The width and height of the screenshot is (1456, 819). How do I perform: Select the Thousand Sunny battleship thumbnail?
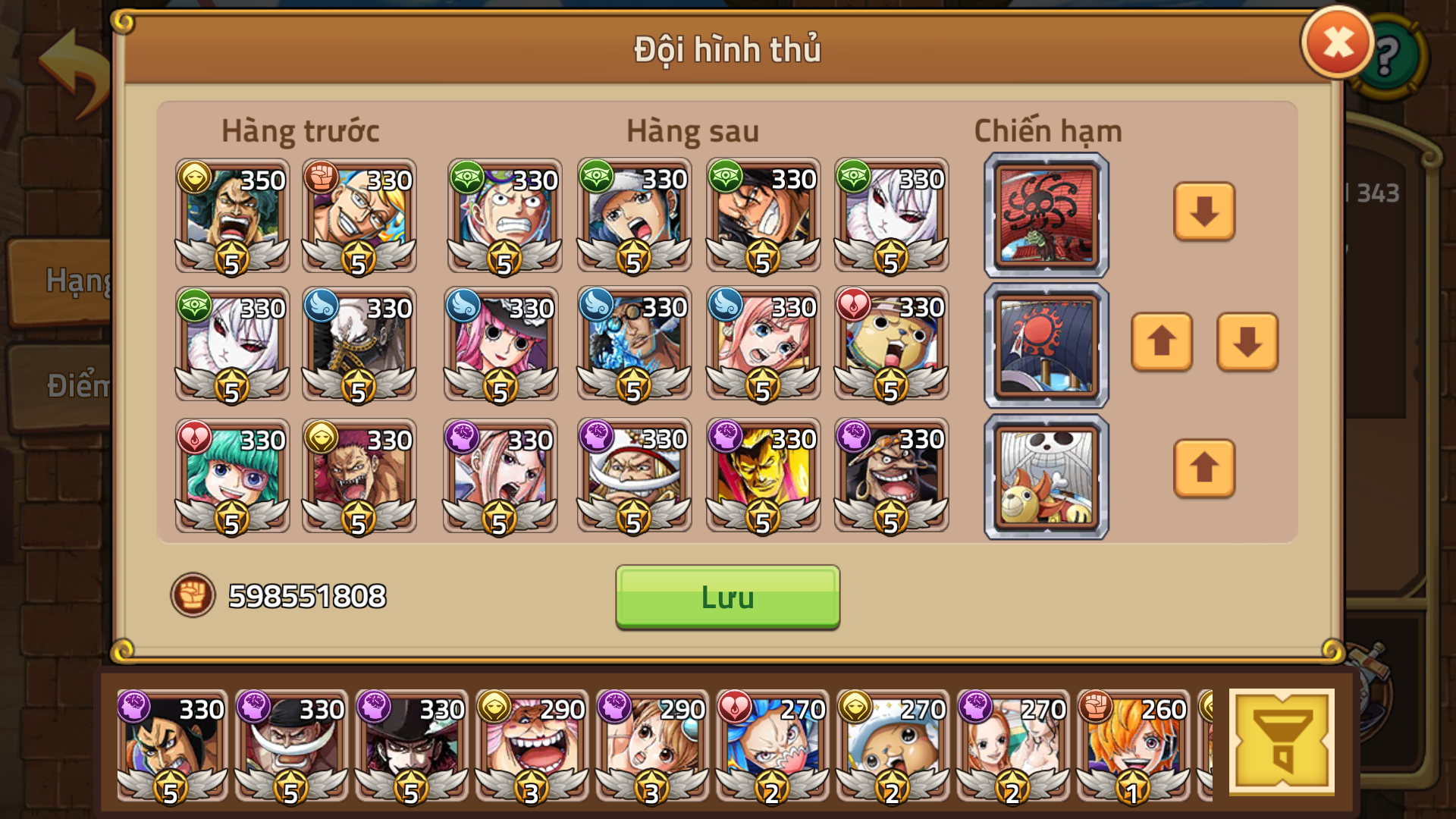[x=1045, y=476]
